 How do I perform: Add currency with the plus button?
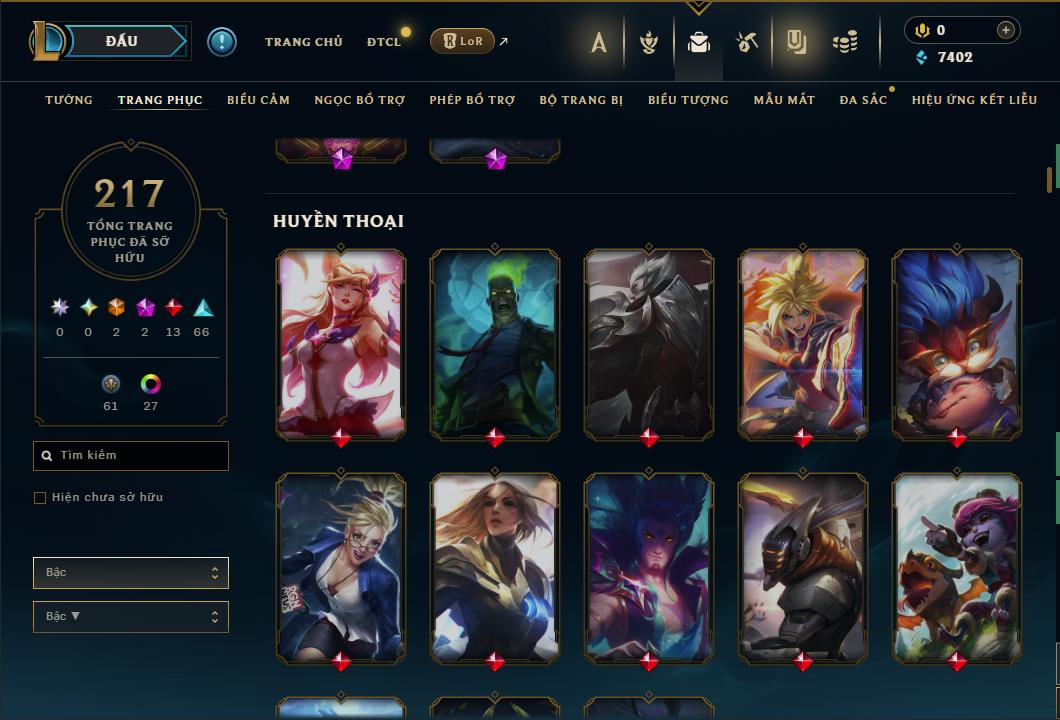(1006, 30)
